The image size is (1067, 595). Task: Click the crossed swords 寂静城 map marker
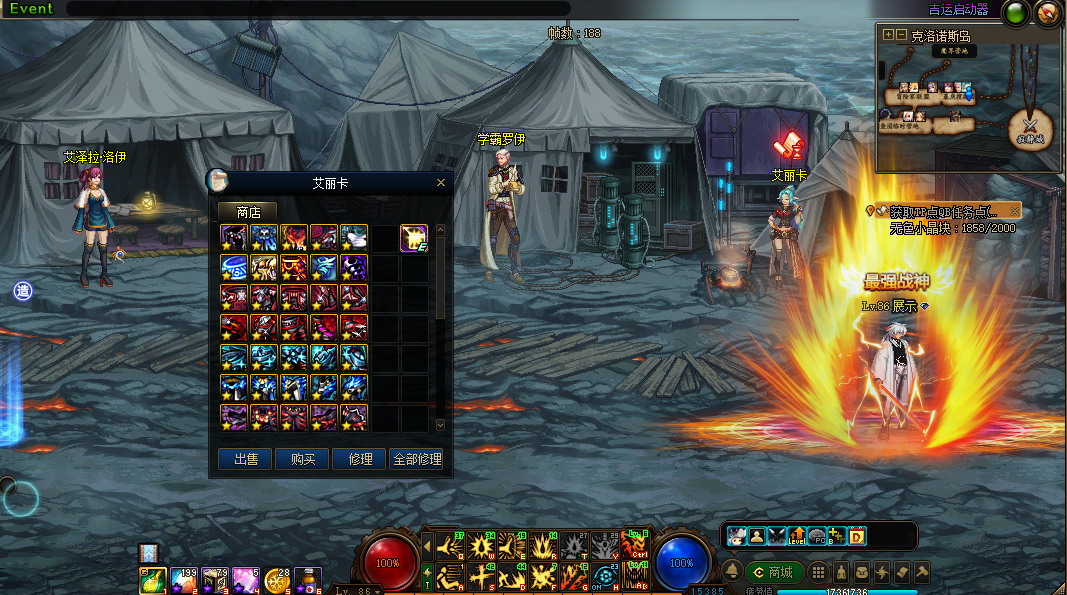tap(1030, 127)
